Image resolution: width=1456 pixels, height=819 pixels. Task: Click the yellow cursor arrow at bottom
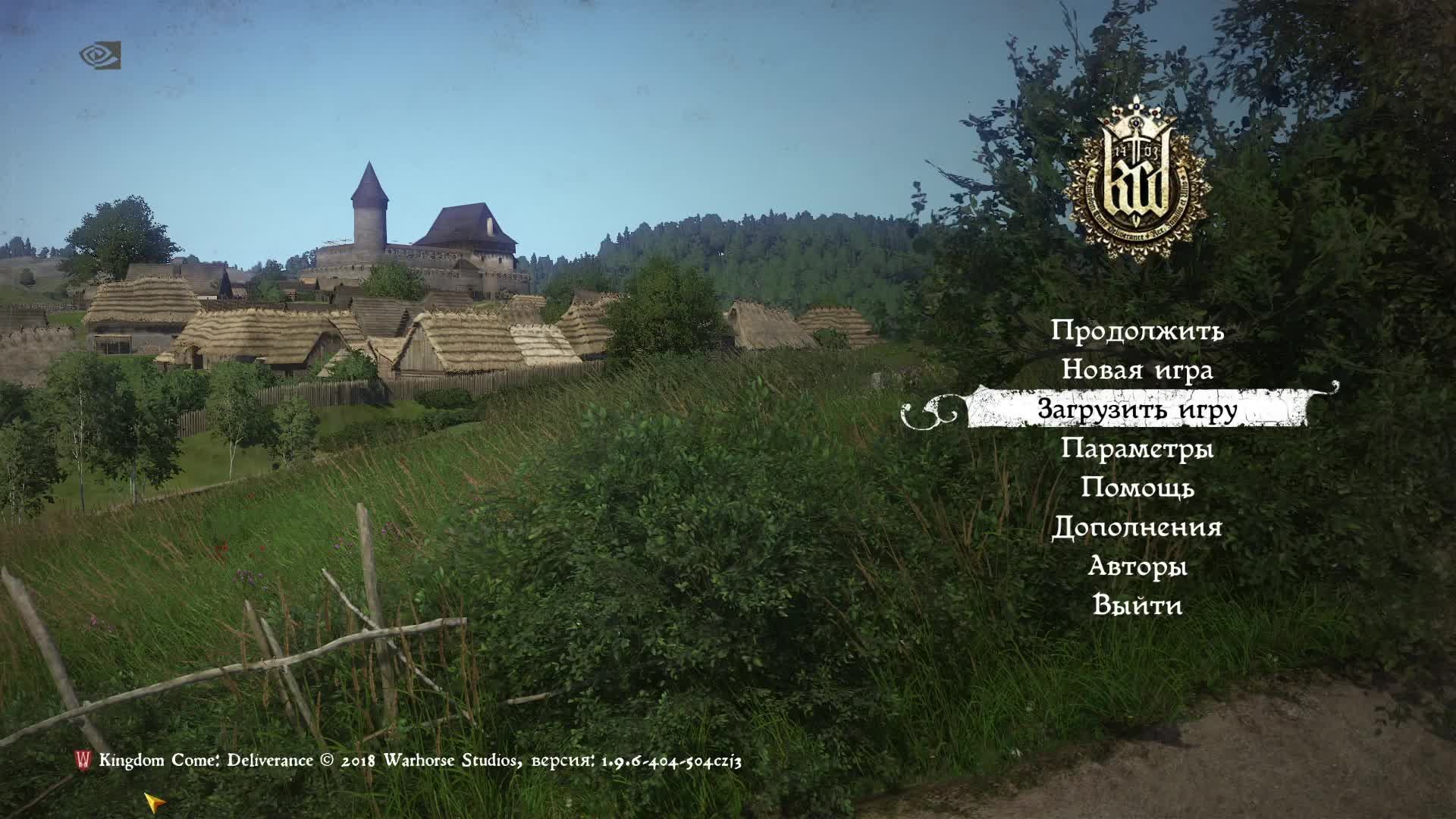pos(155,802)
